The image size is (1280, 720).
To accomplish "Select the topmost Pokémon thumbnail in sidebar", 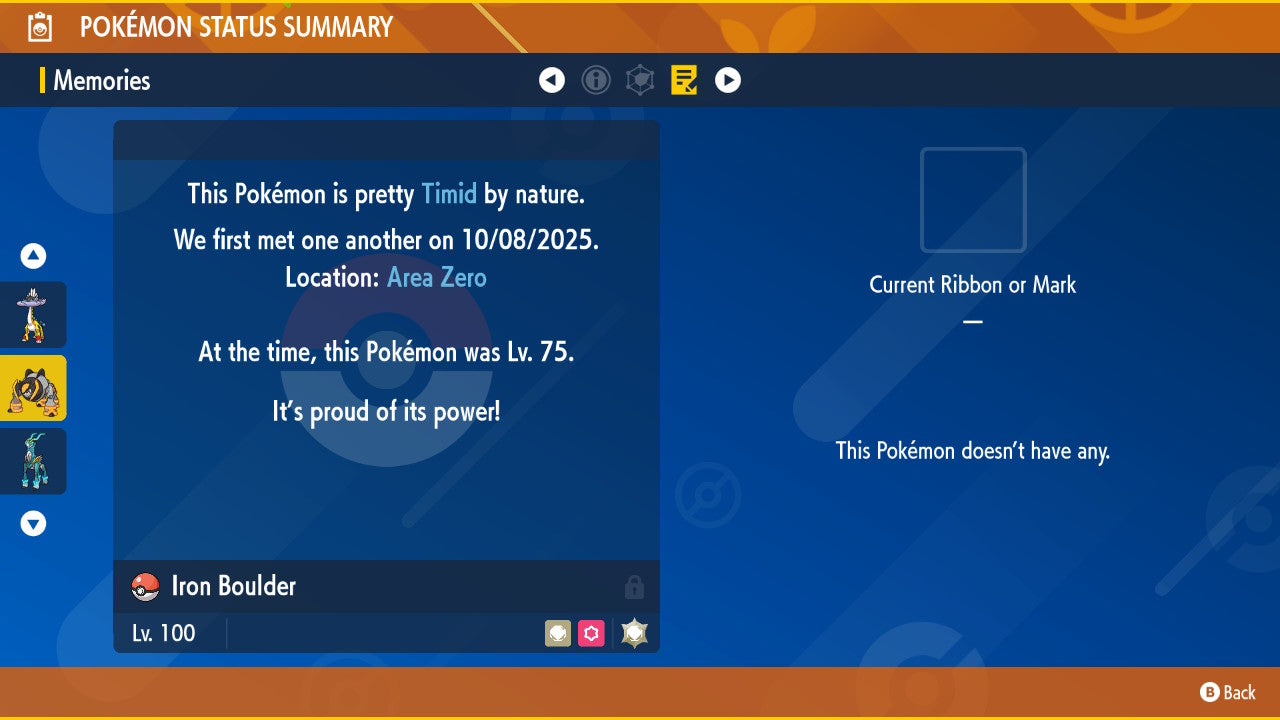I will pyautogui.click(x=32, y=315).
